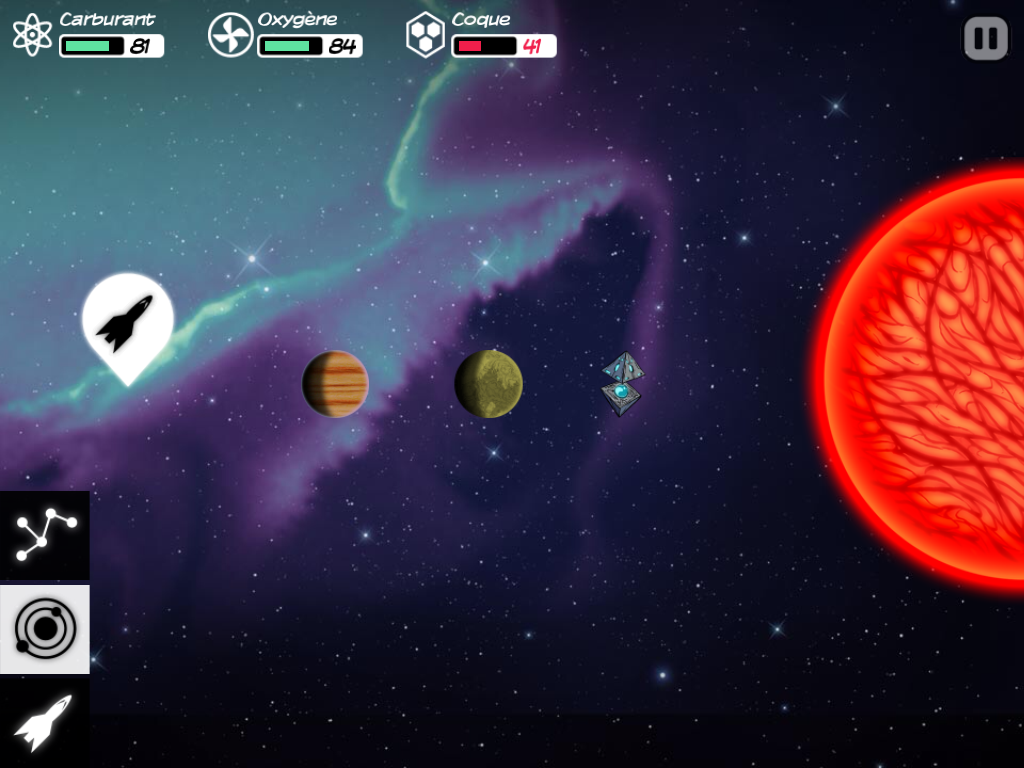Choose the yellow-green cratered planet

click(488, 384)
